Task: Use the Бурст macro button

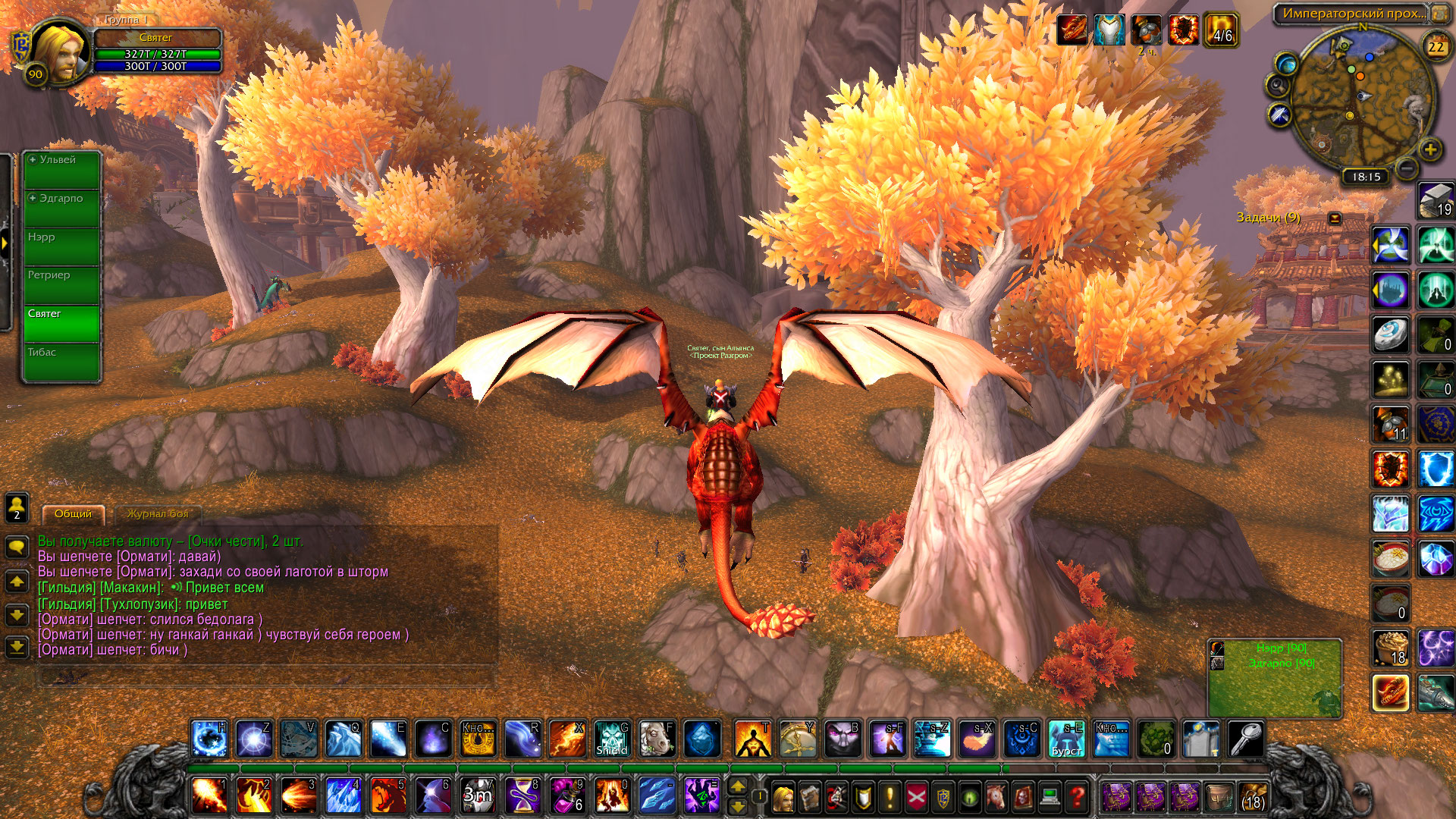Action: [x=1066, y=739]
